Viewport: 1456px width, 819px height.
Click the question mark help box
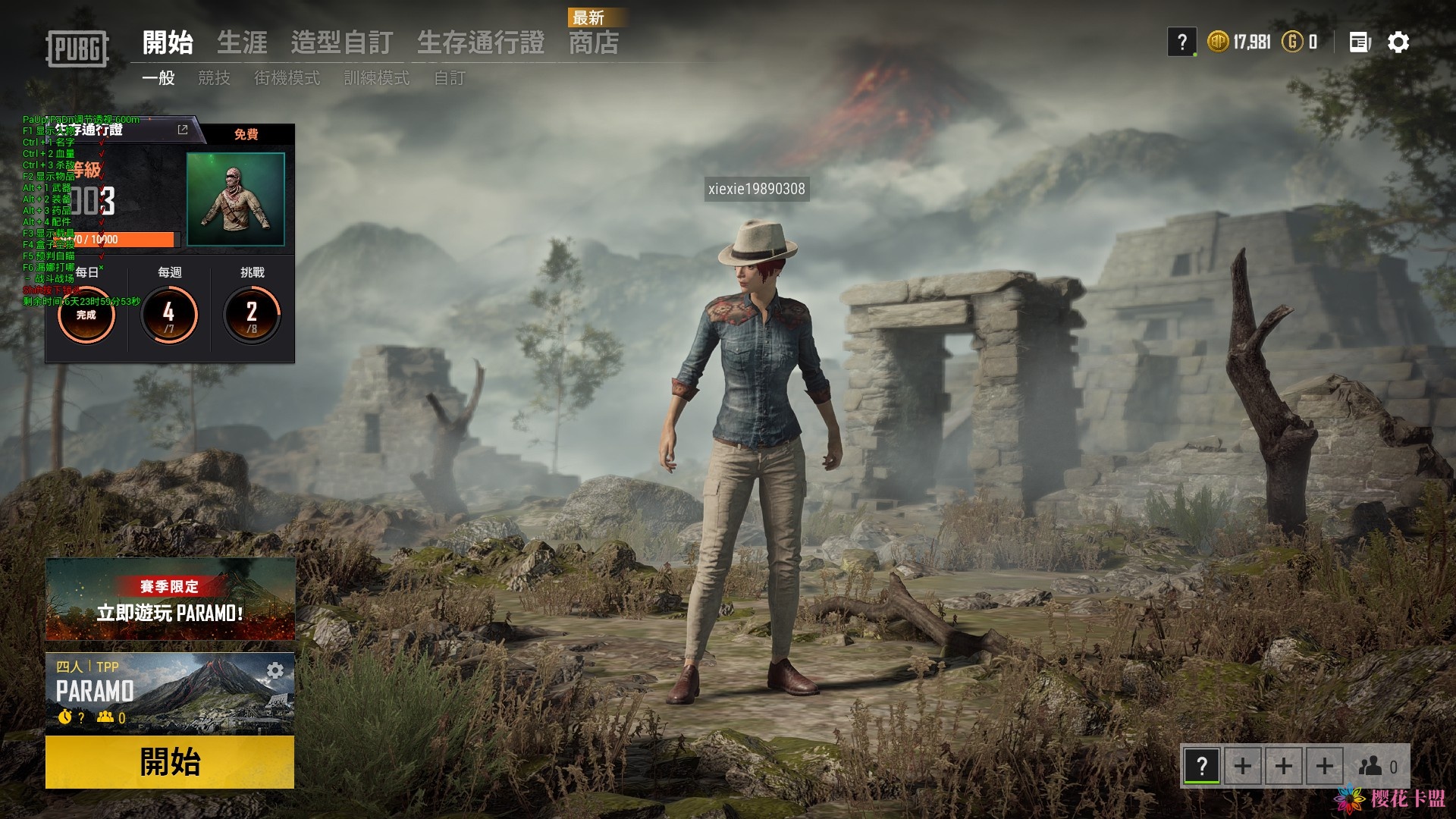coord(1181,42)
